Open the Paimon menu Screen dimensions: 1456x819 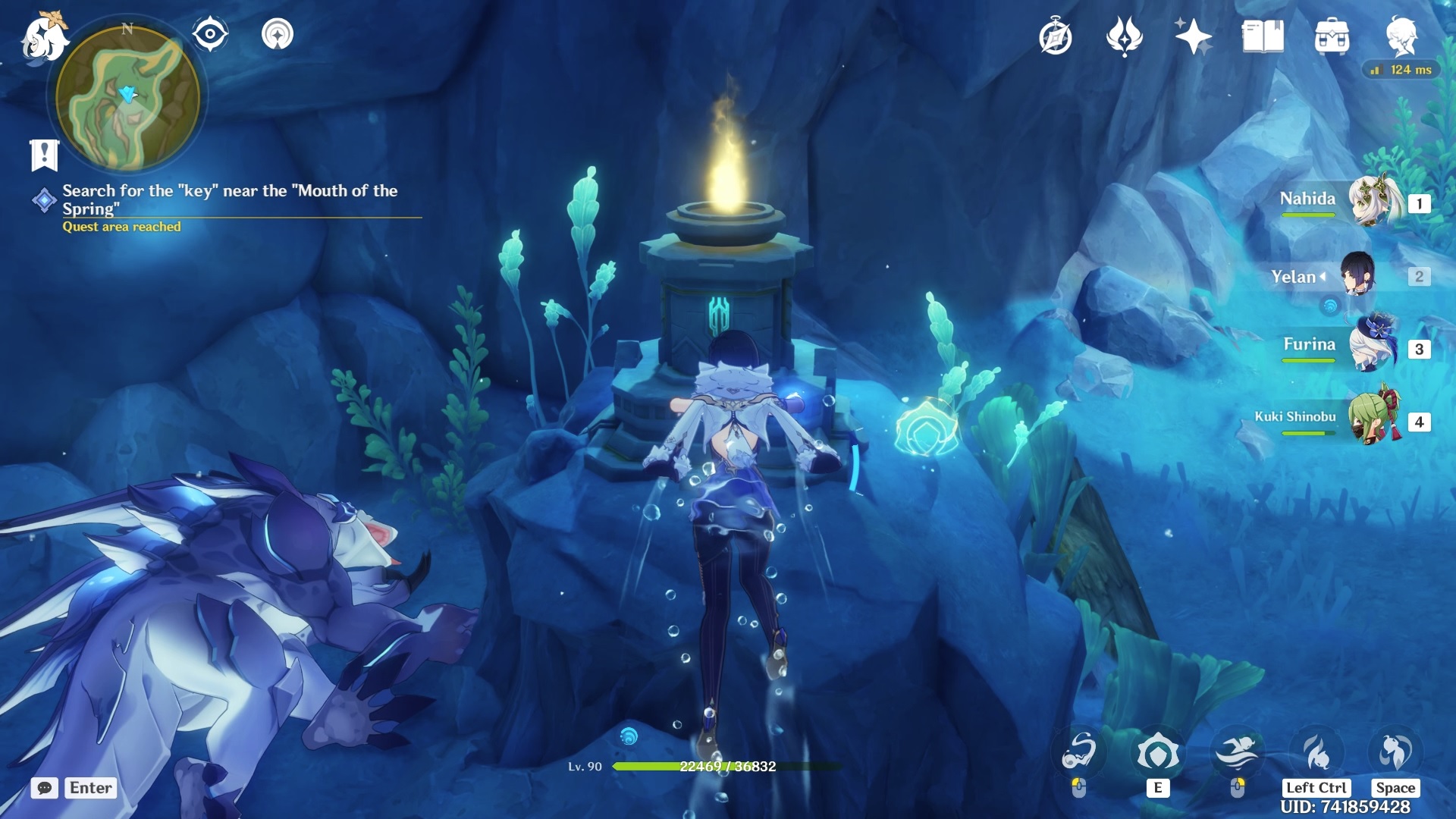(45, 36)
